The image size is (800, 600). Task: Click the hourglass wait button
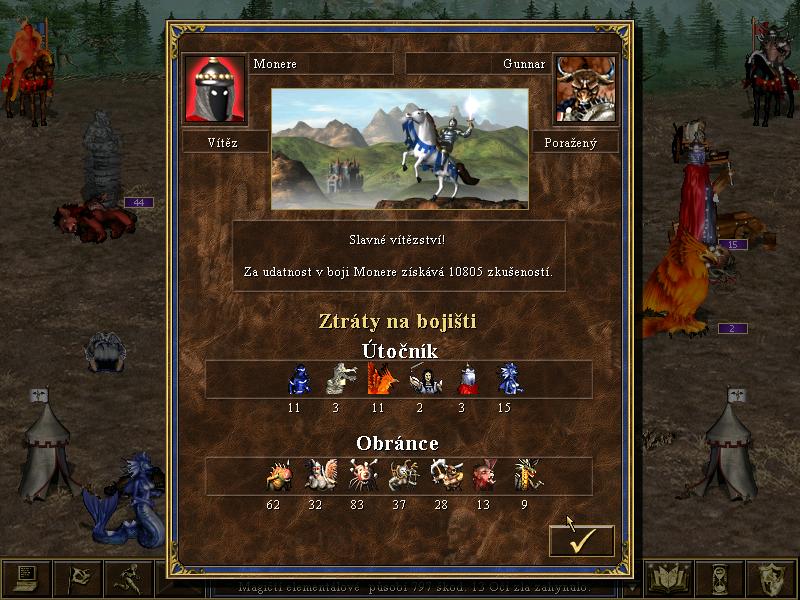(722, 578)
